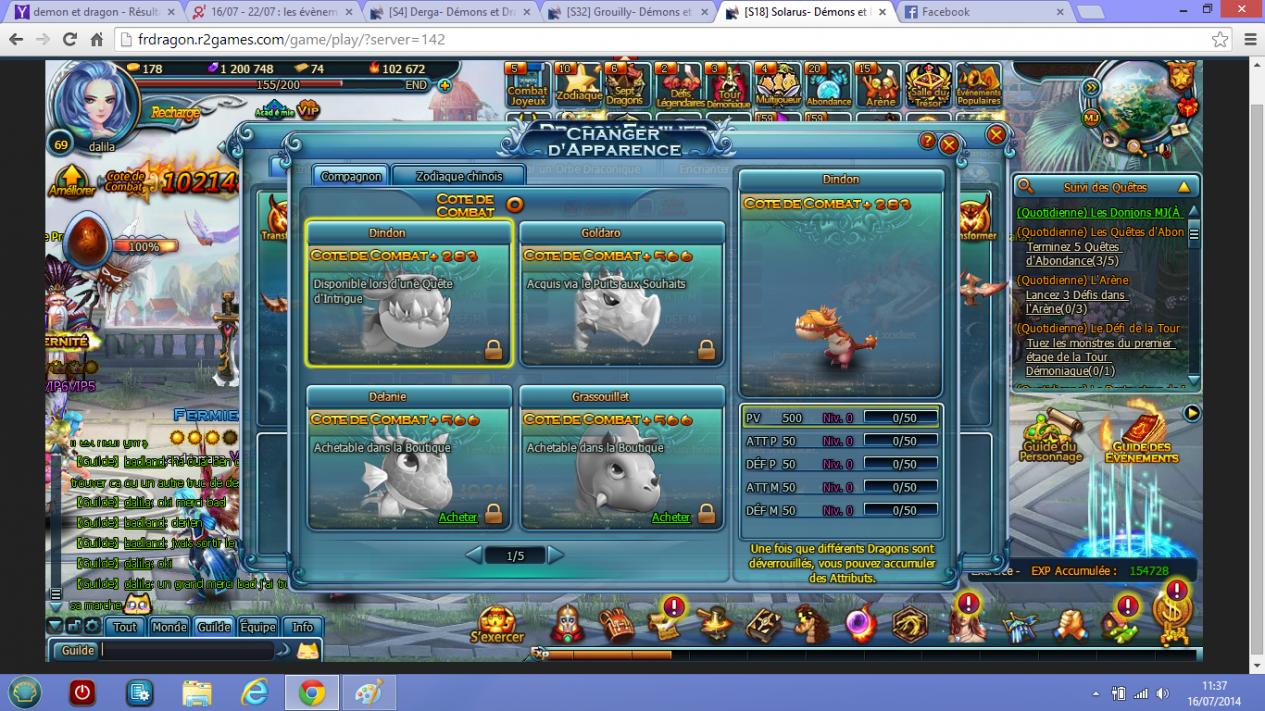Go to next companion page arrow
Viewport: 1265px width, 711px height.
[556, 555]
